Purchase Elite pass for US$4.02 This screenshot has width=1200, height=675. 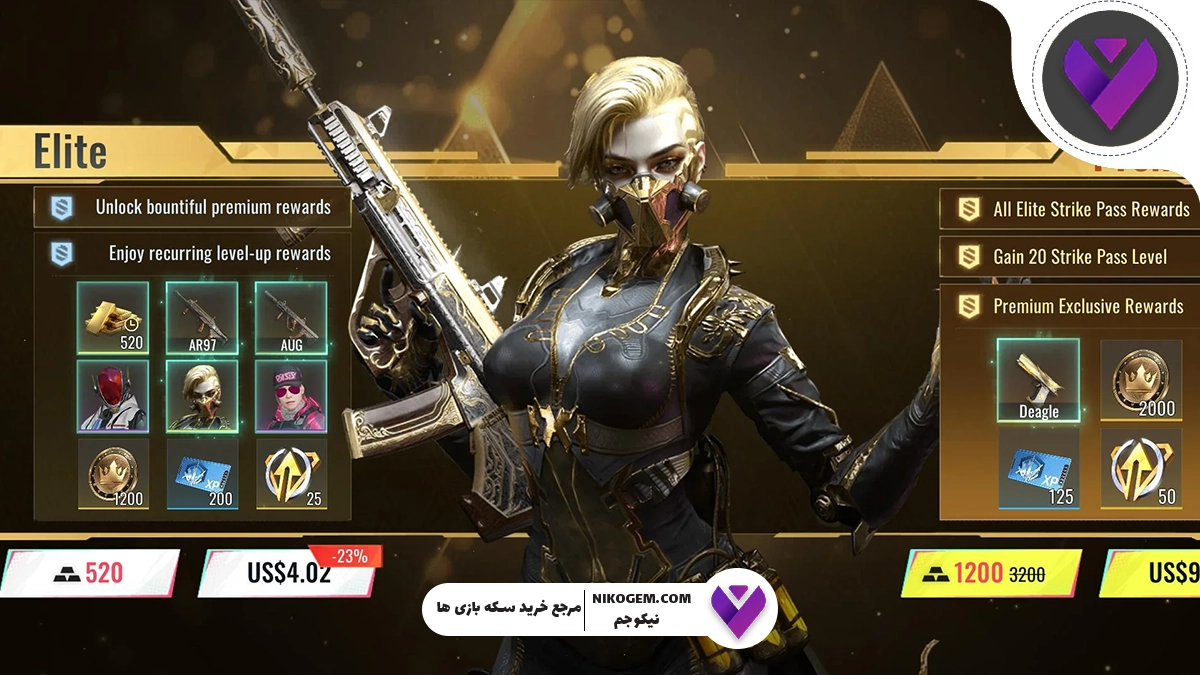click(x=288, y=574)
